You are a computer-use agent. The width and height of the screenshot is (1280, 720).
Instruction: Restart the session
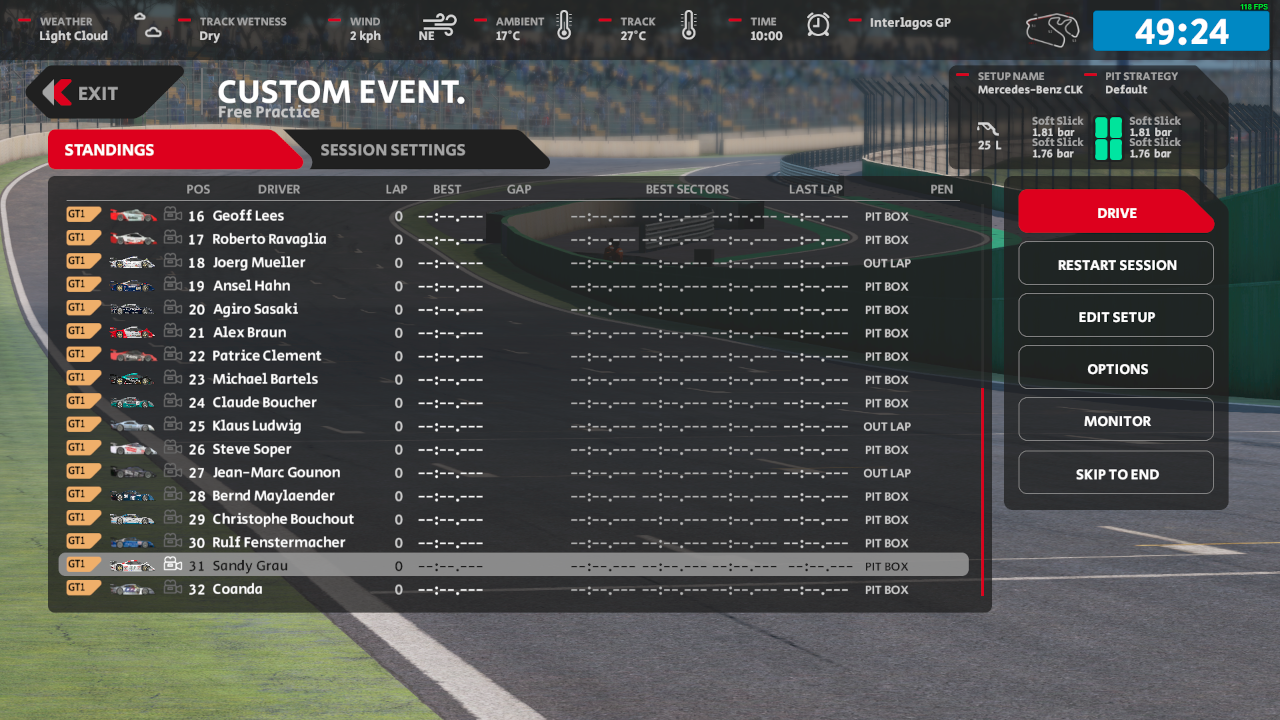1116,265
